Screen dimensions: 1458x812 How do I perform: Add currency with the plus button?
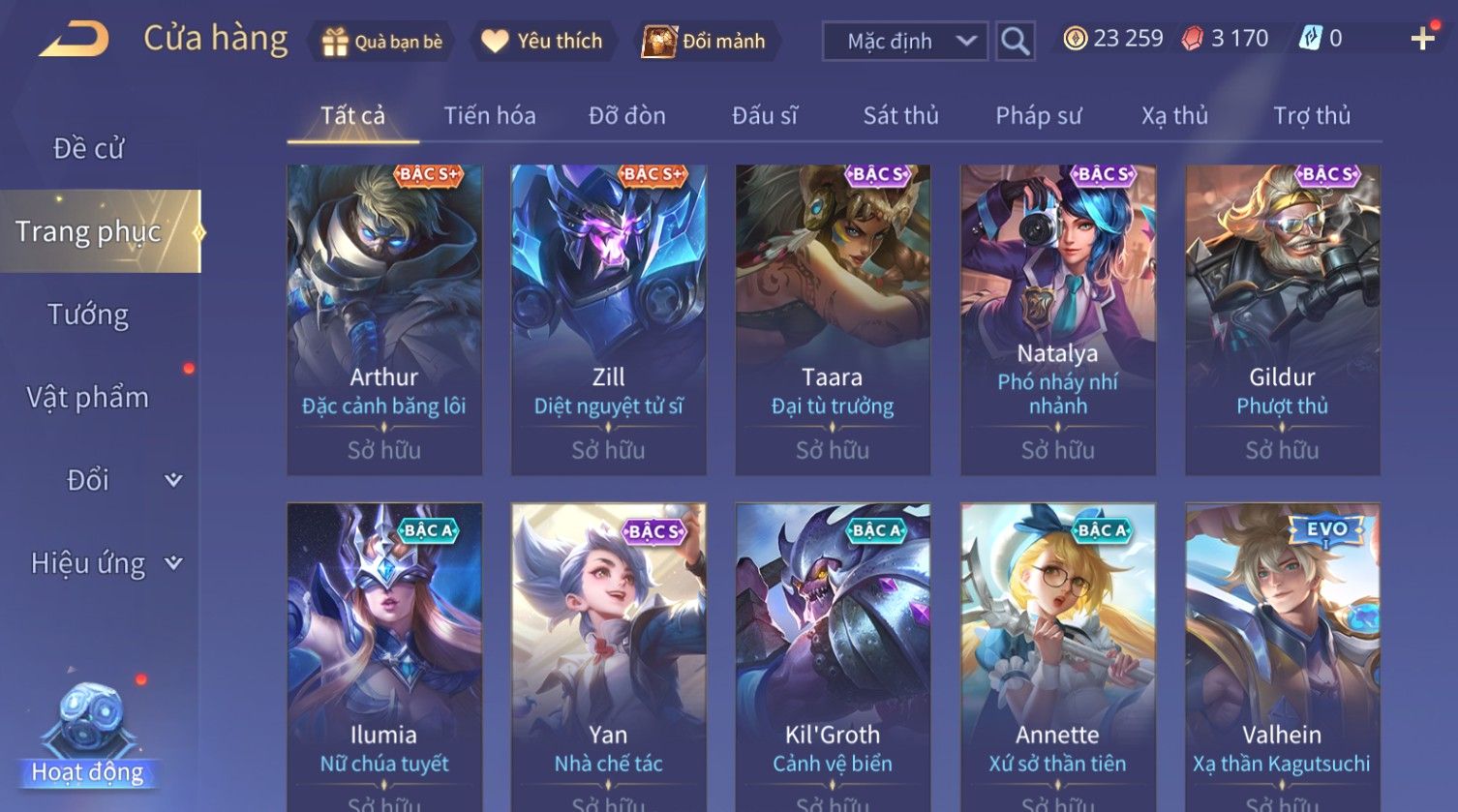point(1422,39)
